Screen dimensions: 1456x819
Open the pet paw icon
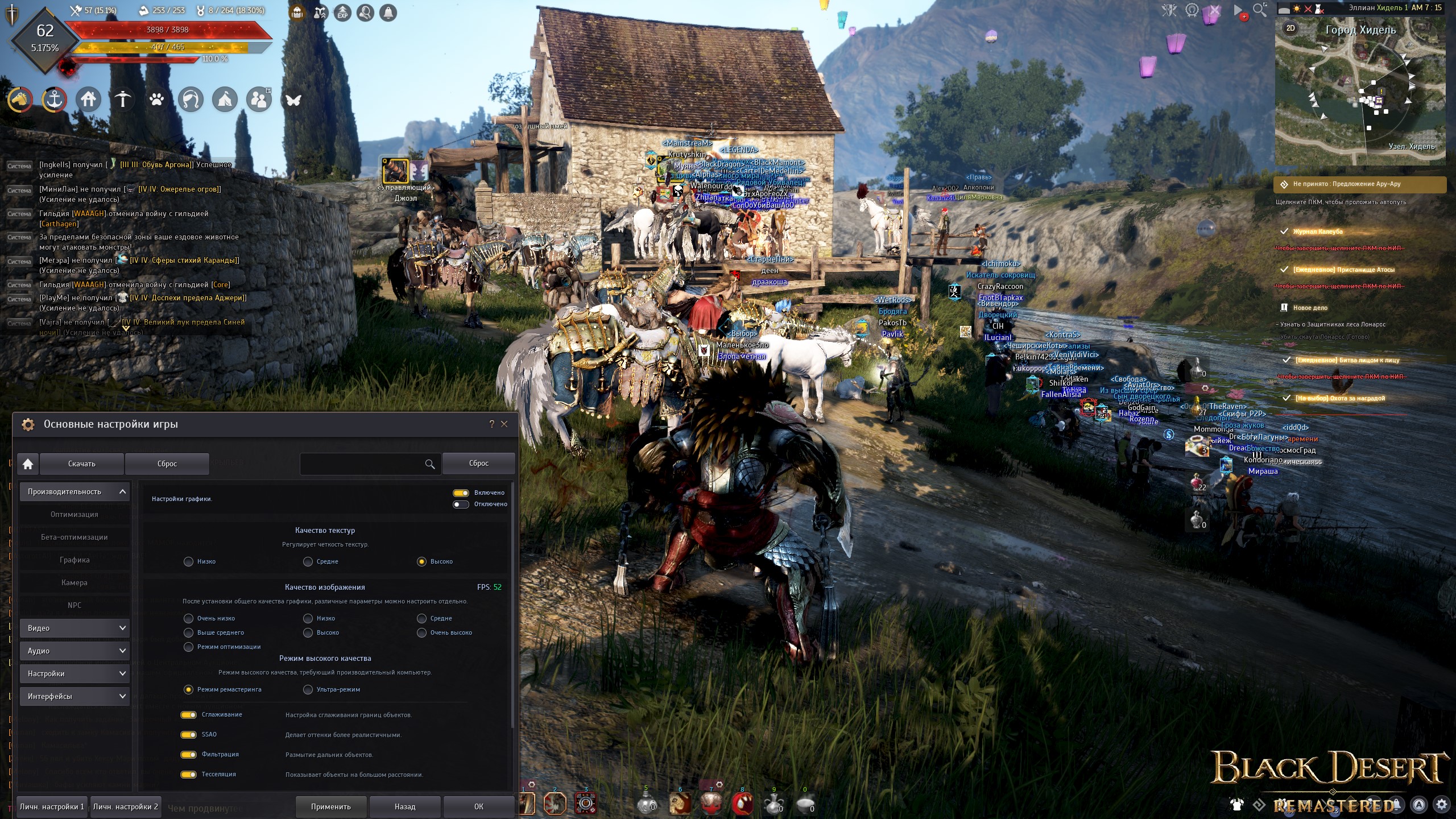156,100
